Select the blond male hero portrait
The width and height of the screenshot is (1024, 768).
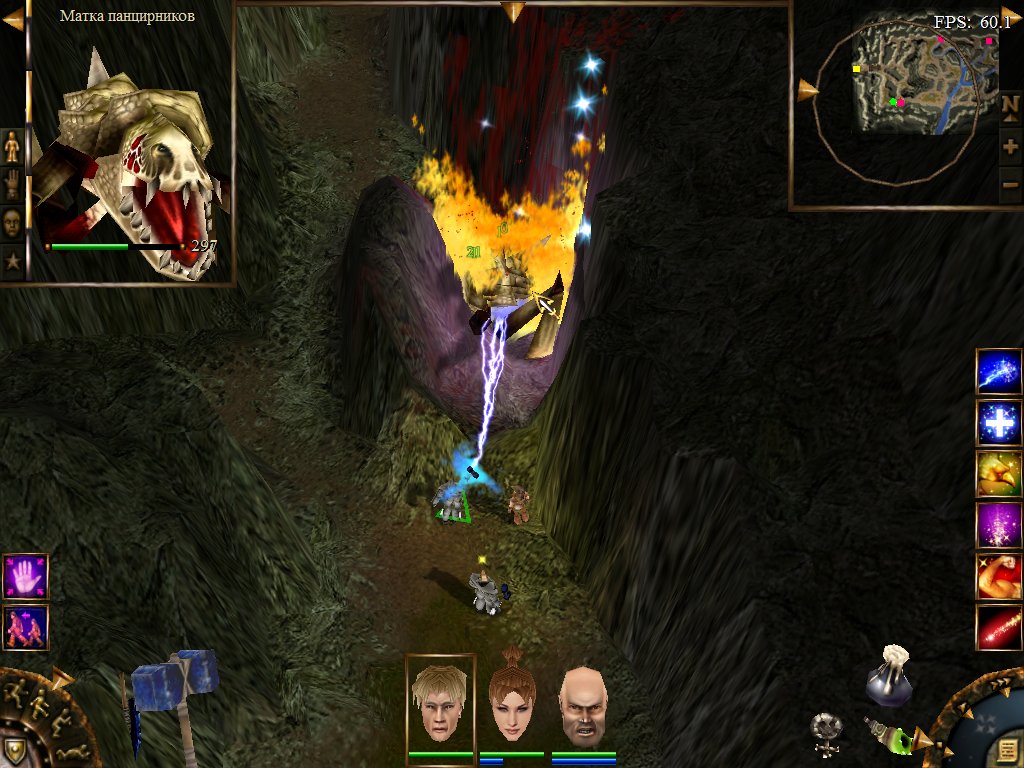[x=440, y=700]
